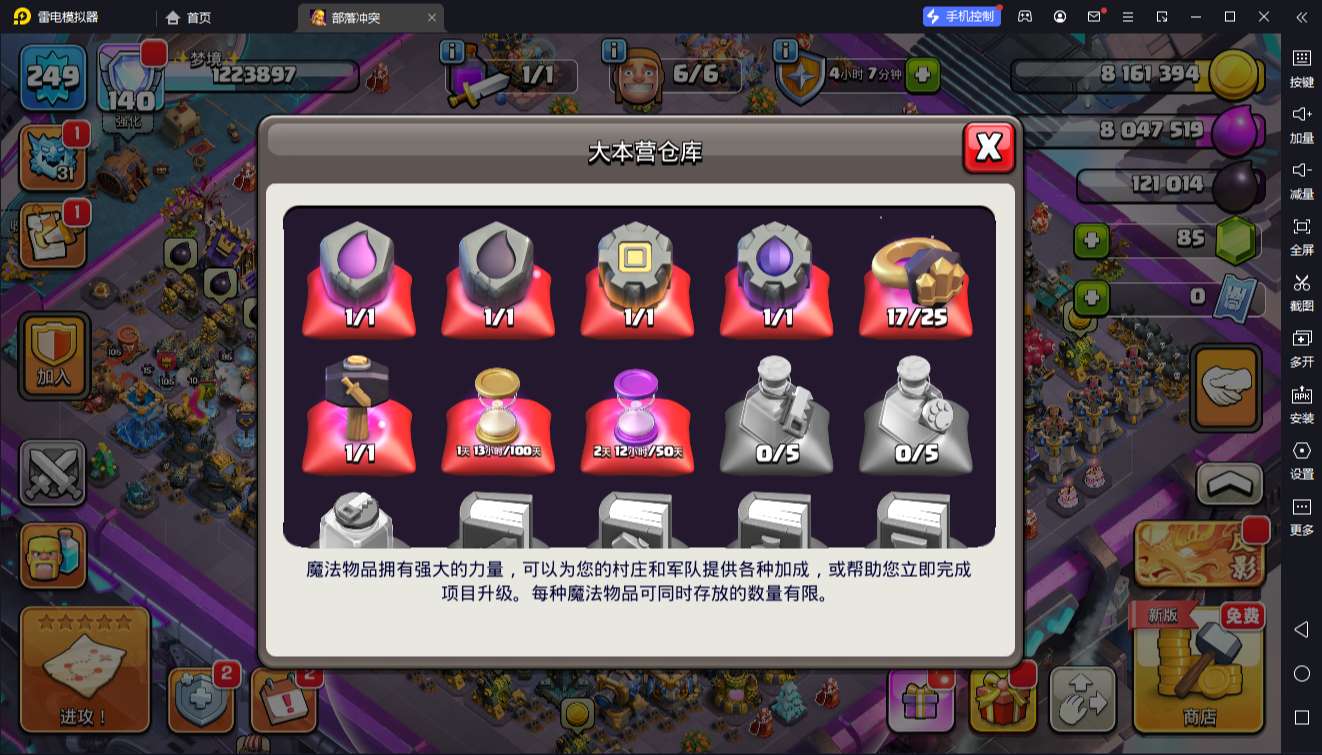Expand the up-arrow panel on the right
1322x755 pixels.
1227,484
